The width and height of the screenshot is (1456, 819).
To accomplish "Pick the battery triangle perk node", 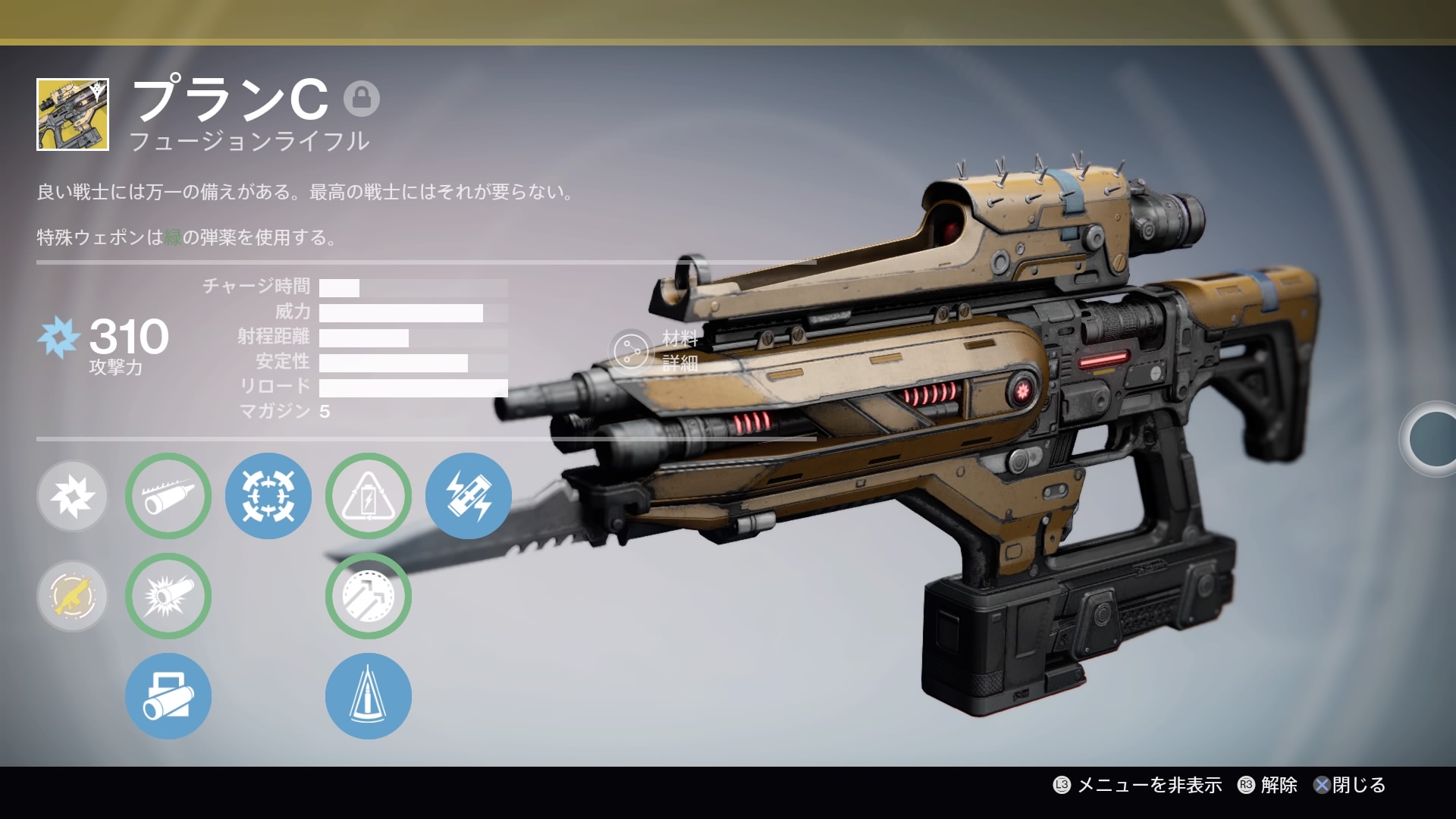I will (x=369, y=496).
